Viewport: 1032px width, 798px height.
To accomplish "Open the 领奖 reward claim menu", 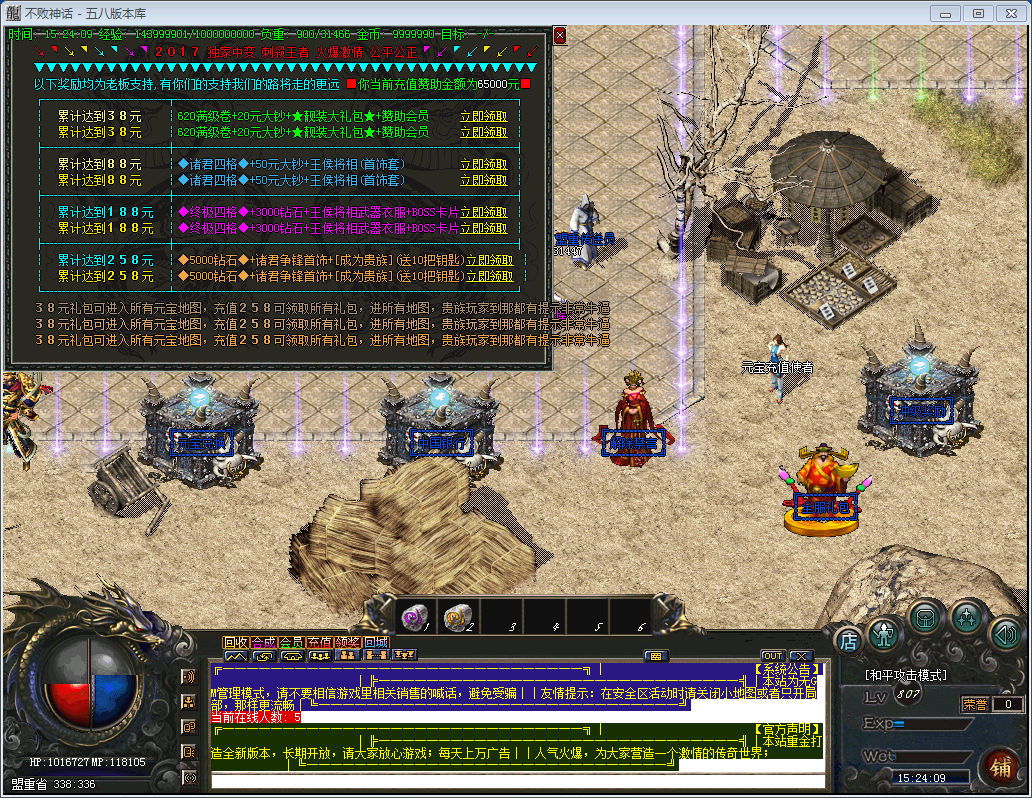I will point(347,642).
